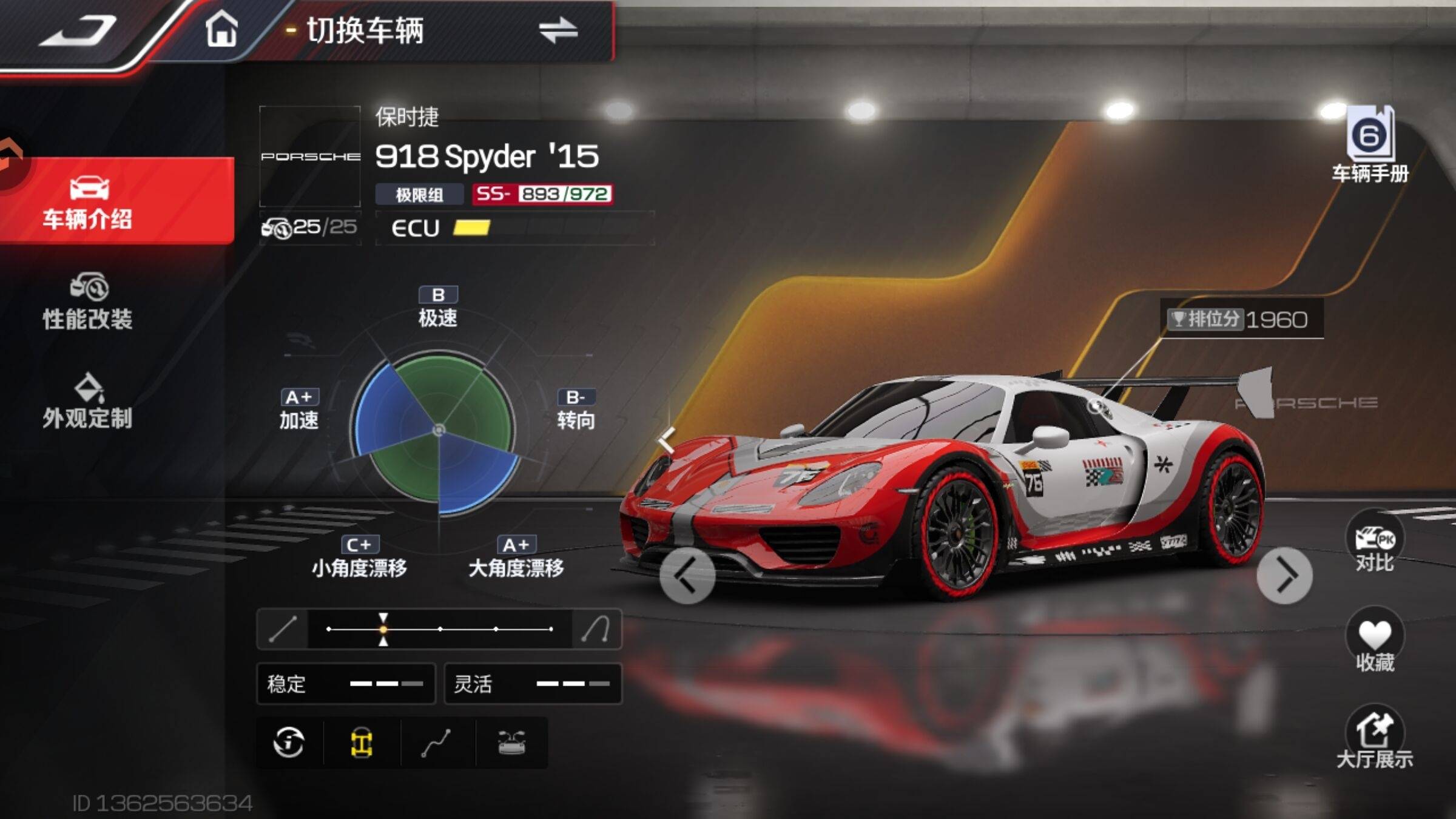Select the 车辆介绍 tab

click(x=88, y=201)
